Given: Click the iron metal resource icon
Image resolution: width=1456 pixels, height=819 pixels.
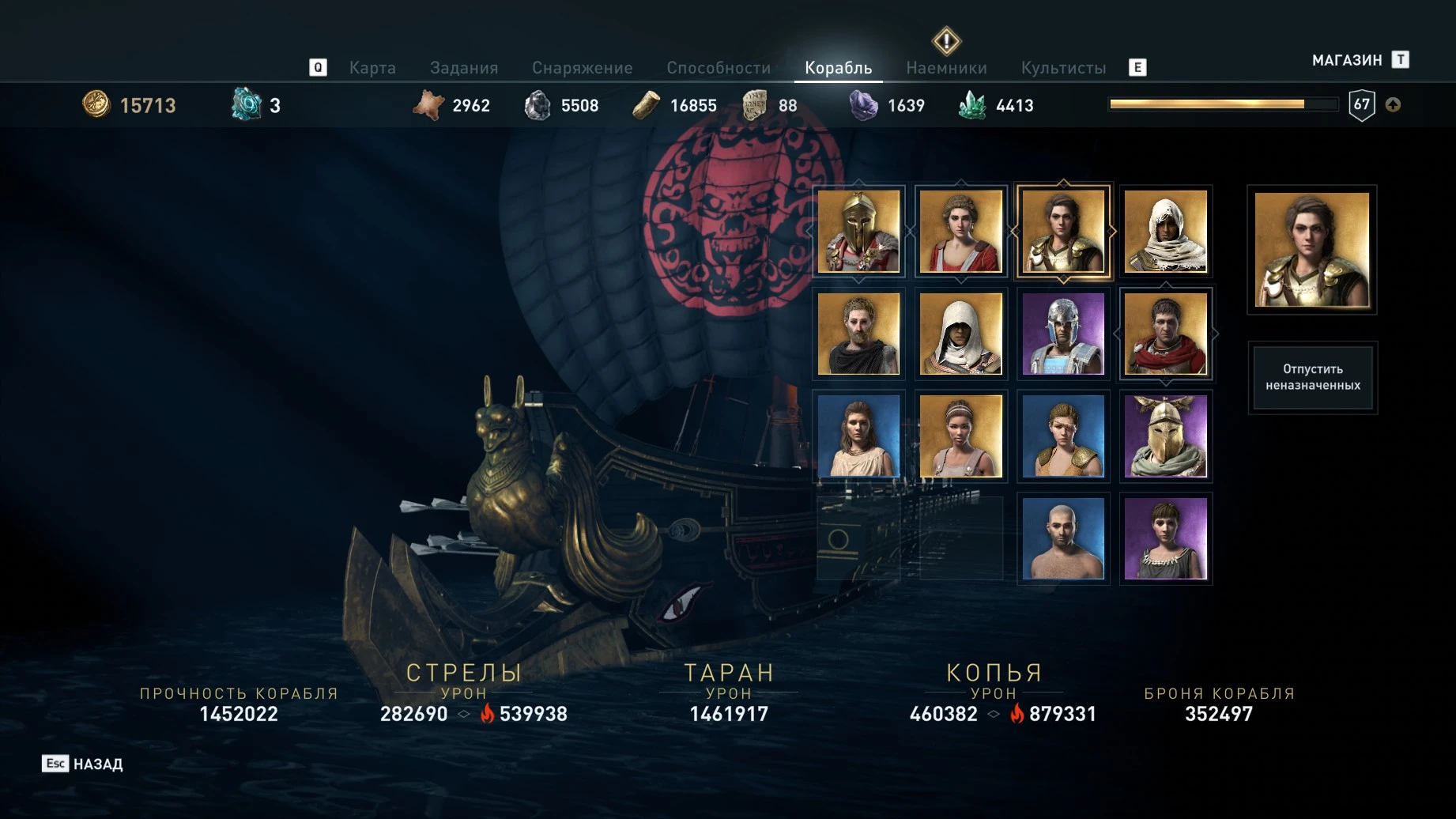Looking at the screenshot, I should [539, 104].
